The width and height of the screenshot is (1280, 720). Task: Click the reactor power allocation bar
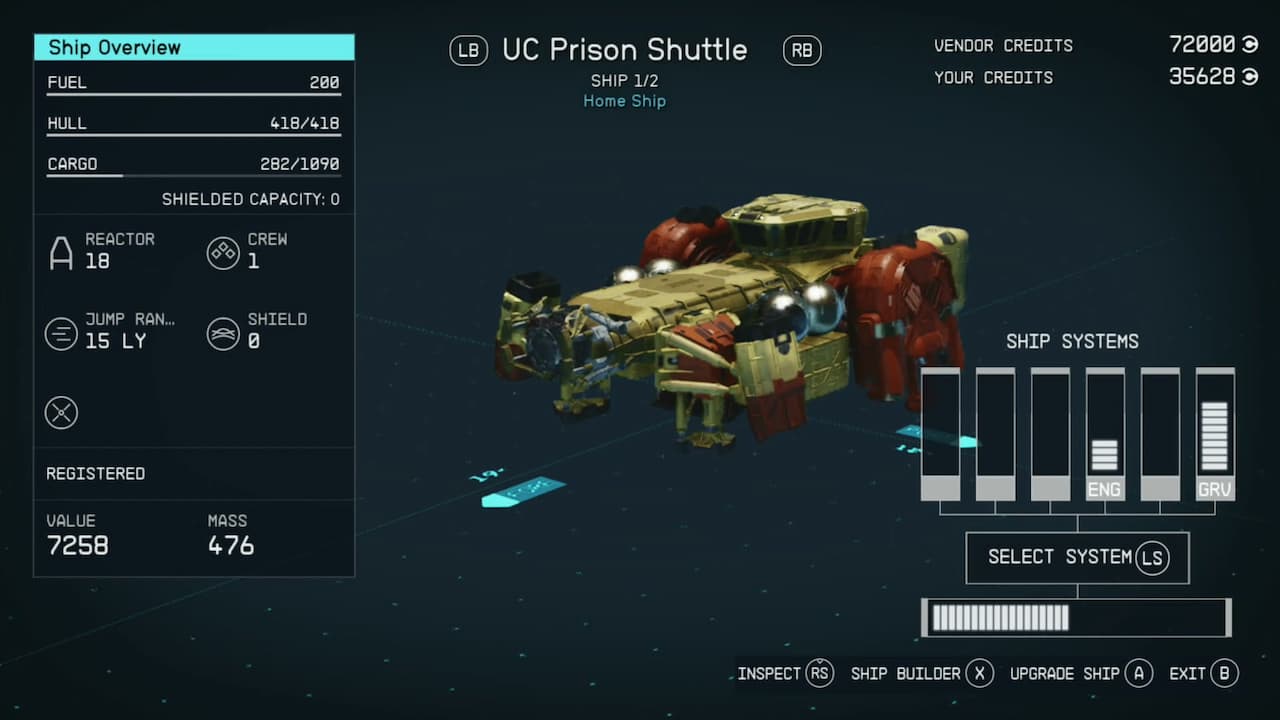pos(1076,618)
